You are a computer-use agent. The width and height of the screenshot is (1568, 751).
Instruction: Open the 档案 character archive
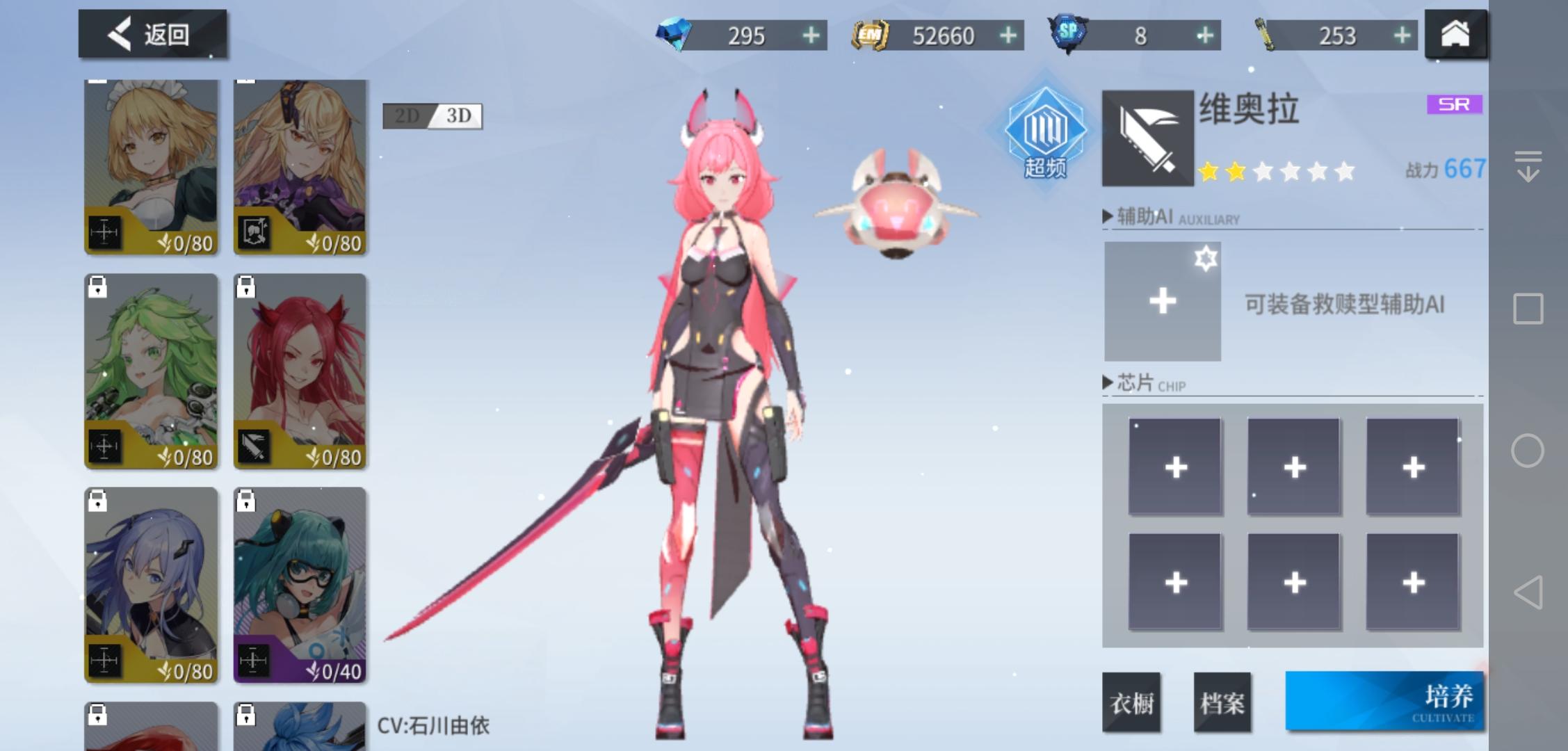pos(1222,702)
